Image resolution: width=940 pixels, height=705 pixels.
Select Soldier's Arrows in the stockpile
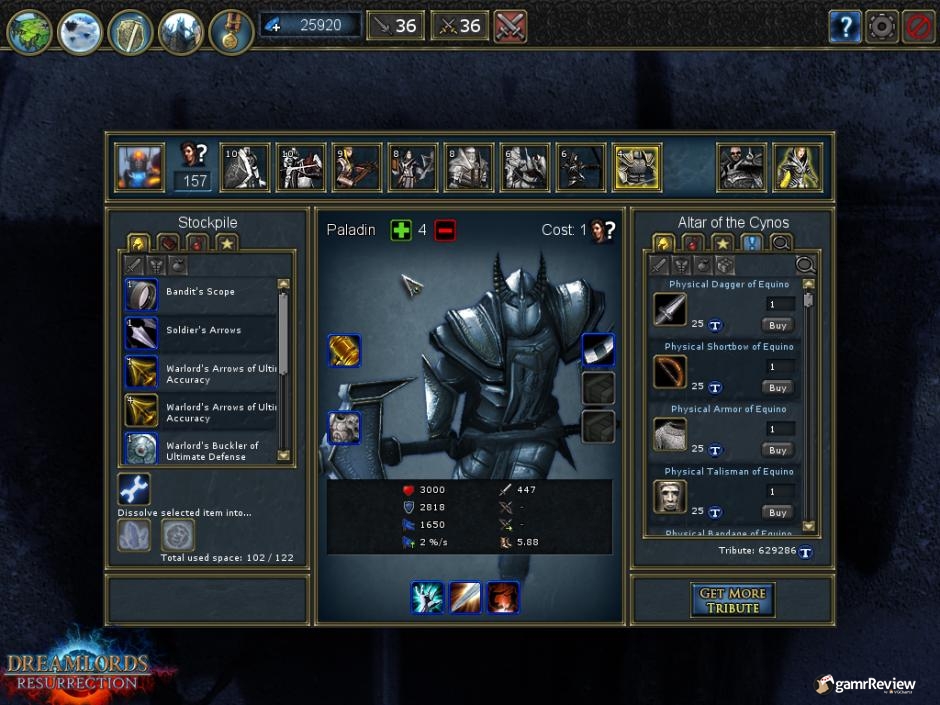[x=200, y=330]
